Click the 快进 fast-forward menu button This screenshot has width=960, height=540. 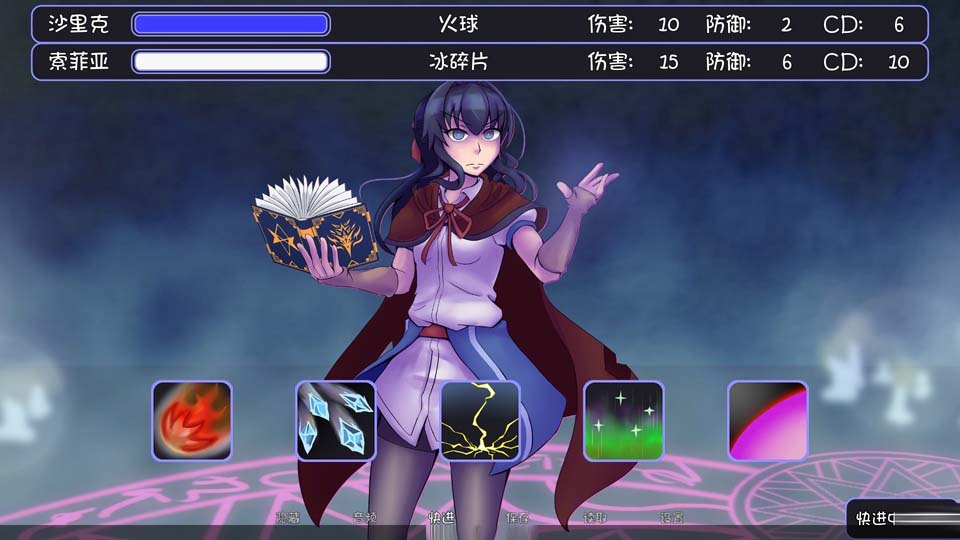click(441, 518)
